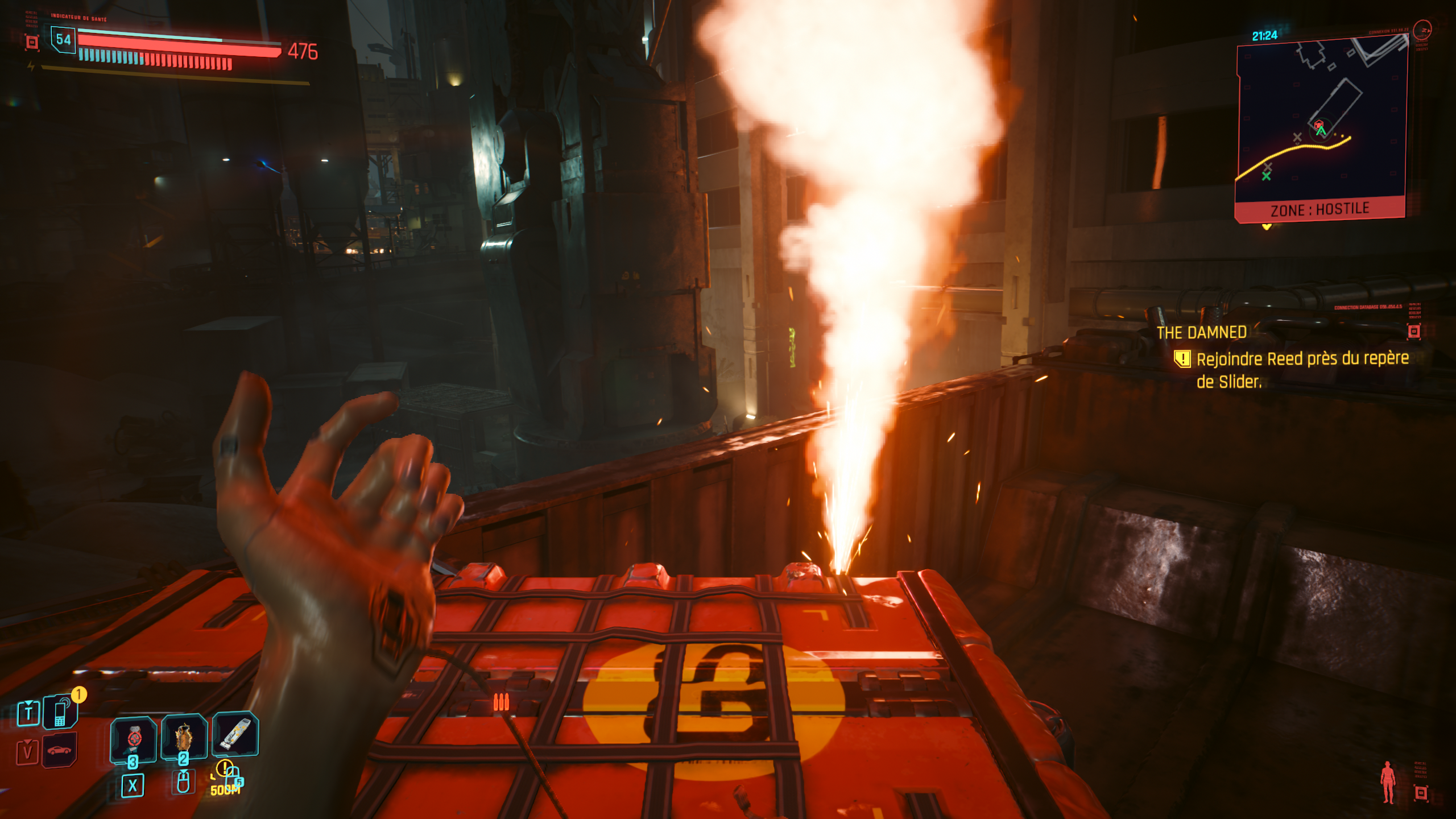Click the ZONE : HOSTILE banner
This screenshot has width=1456, height=819.
(x=1319, y=209)
